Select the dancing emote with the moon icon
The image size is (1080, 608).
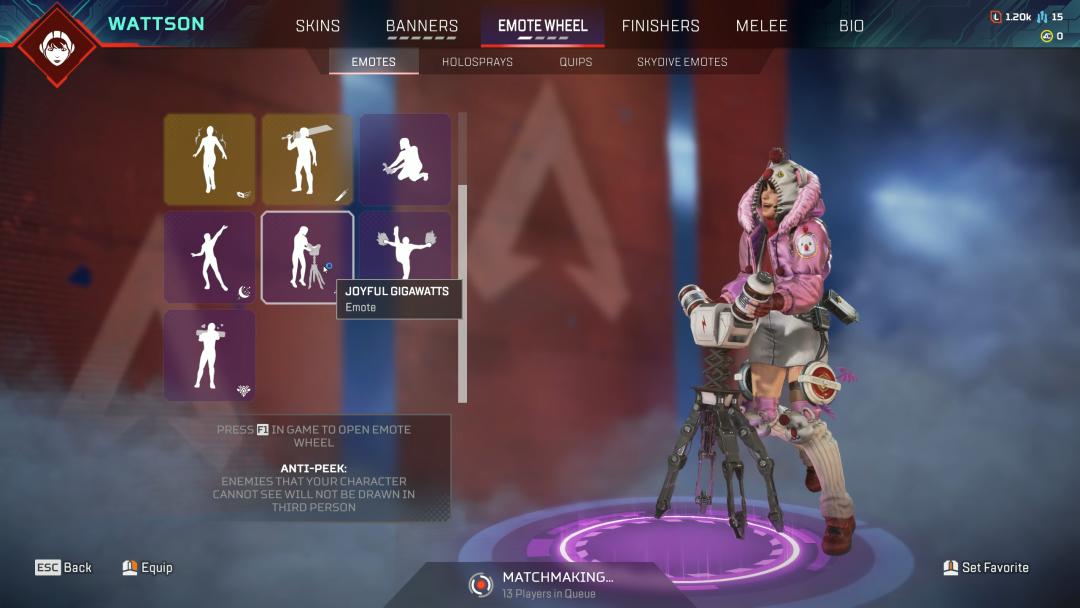(209, 257)
